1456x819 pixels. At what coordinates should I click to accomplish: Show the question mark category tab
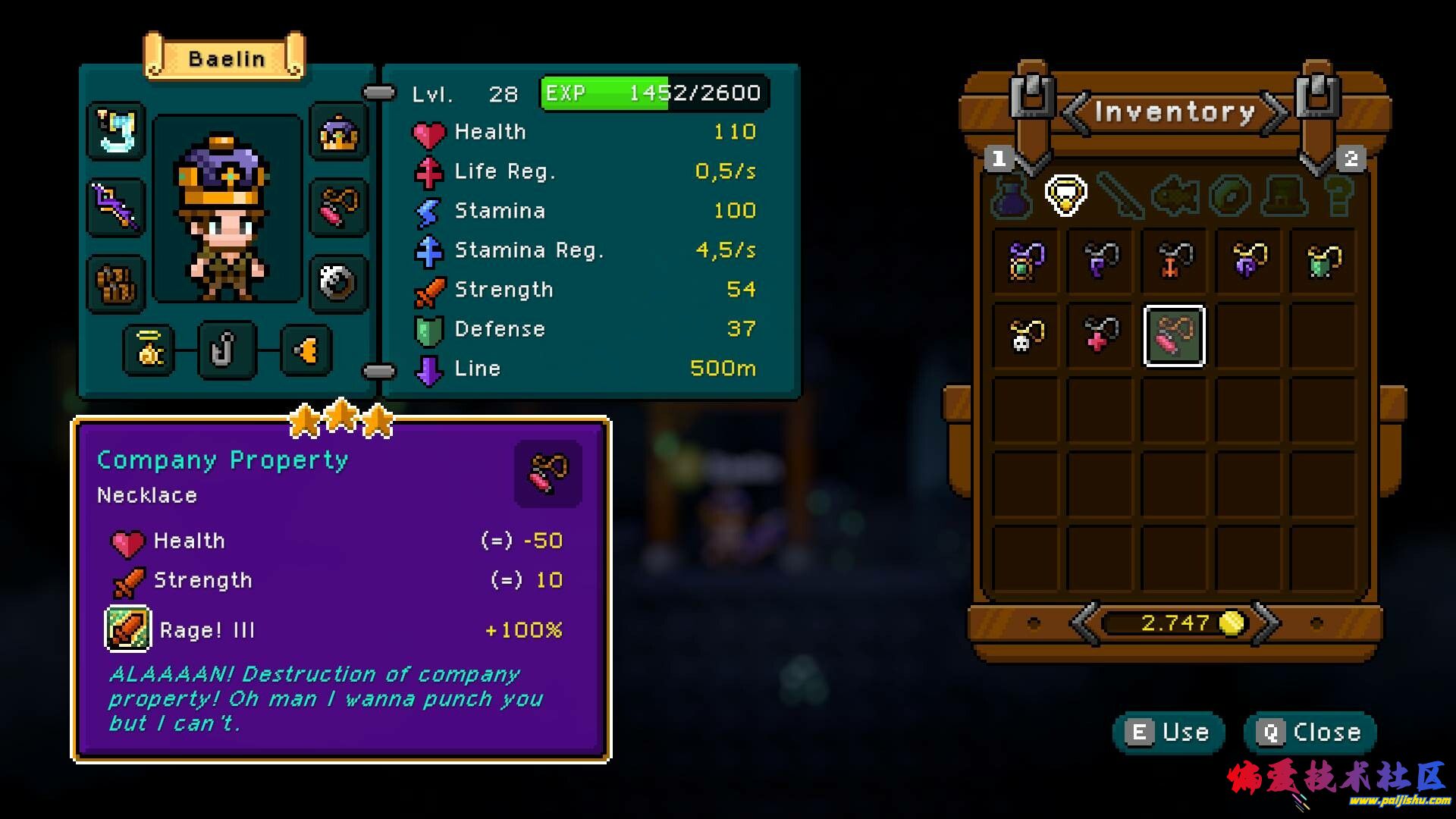1338,196
